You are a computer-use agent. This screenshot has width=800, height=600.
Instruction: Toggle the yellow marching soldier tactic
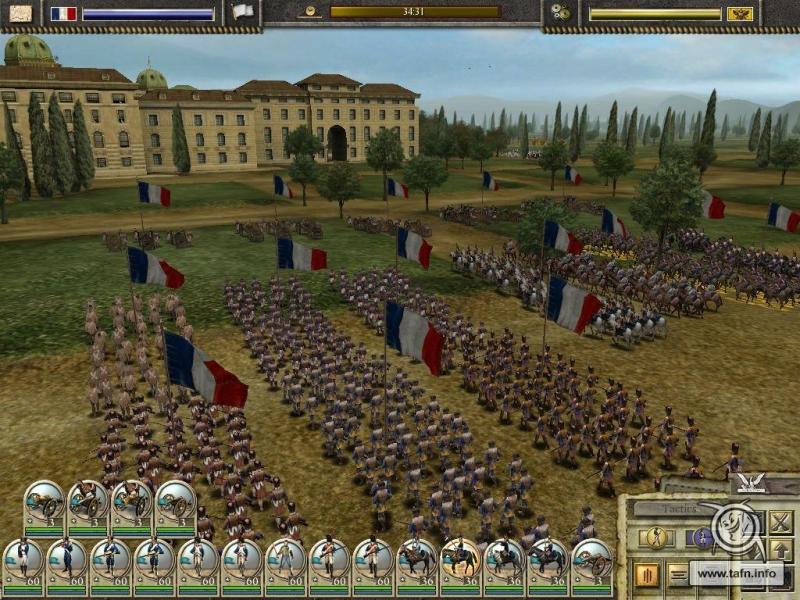pos(657,538)
